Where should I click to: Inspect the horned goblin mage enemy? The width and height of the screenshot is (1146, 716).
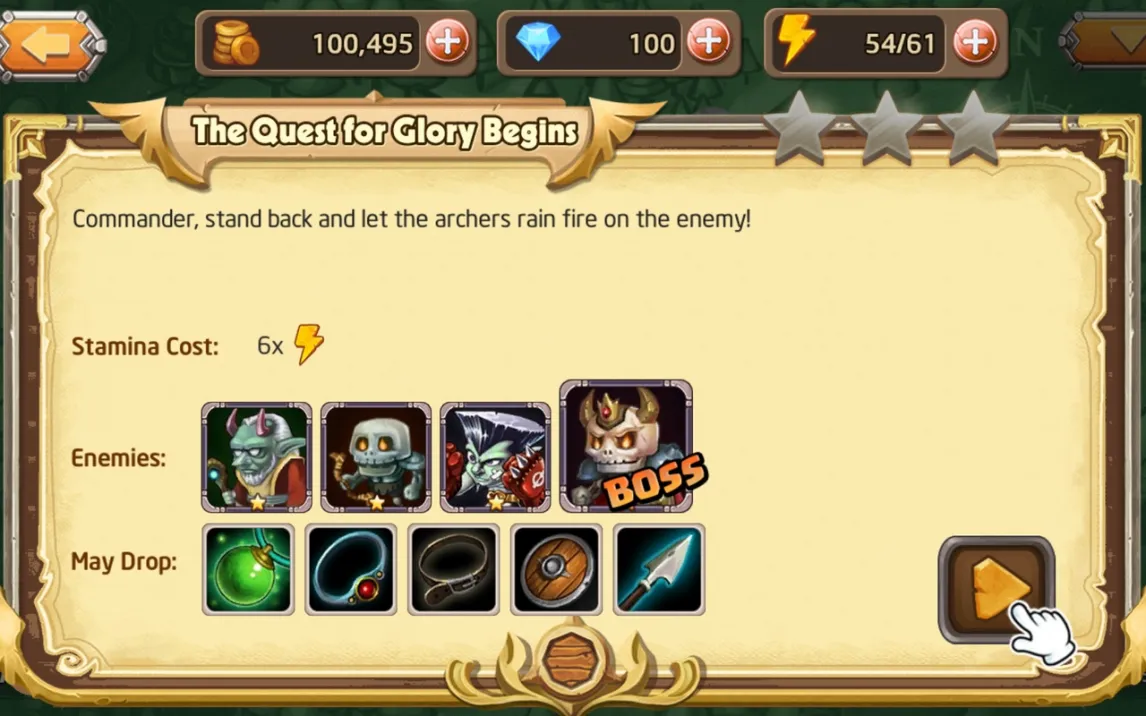click(257, 458)
